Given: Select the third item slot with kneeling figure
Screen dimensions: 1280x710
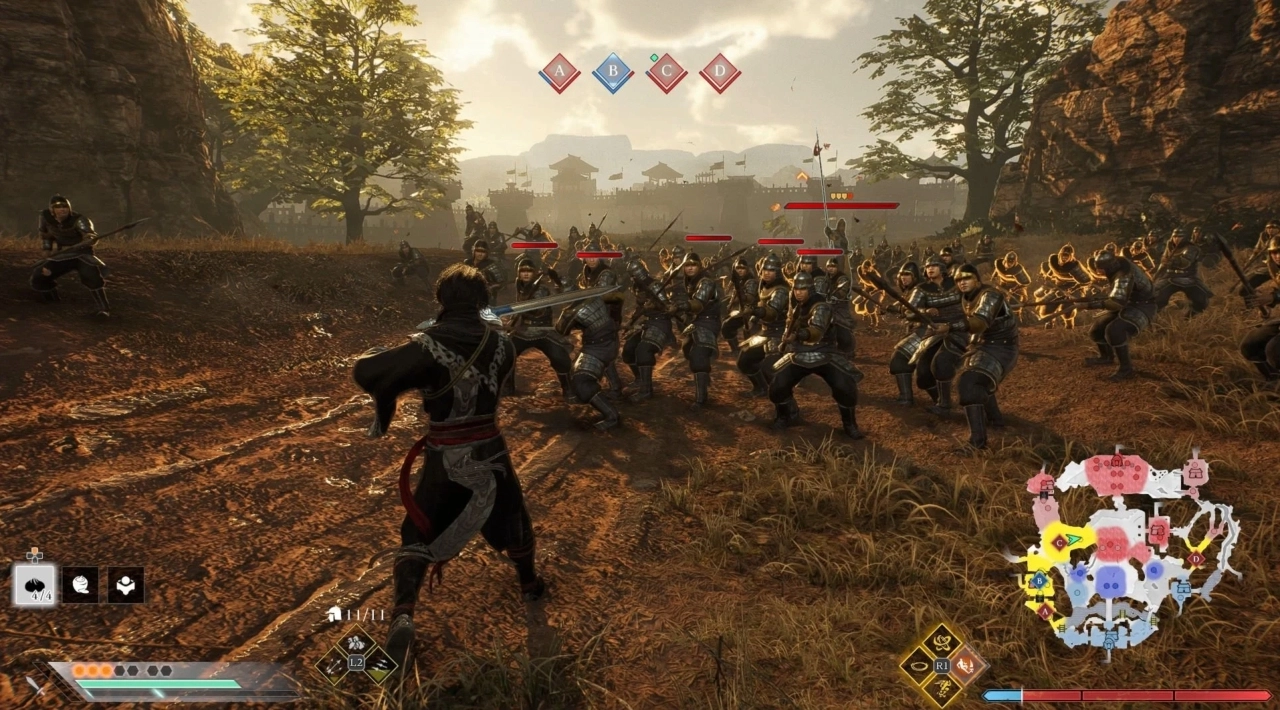Looking at the screenshot, I should click(x=126, y=585).
